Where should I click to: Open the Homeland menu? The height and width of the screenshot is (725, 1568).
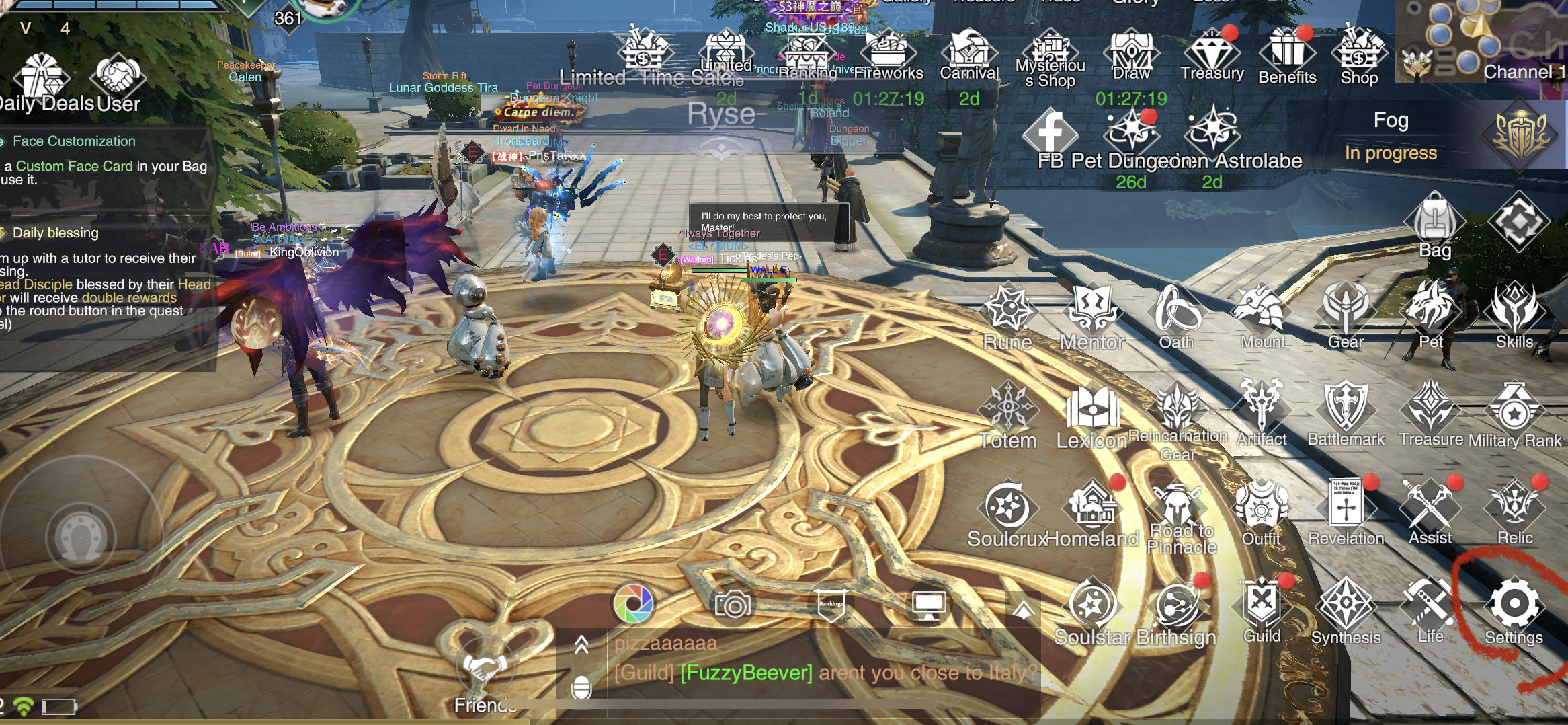coord(1093,507)
